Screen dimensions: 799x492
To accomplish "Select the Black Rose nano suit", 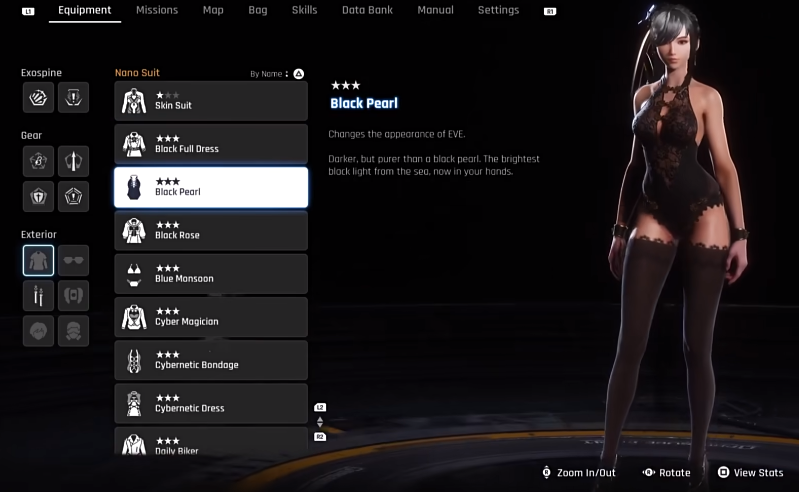I will [211, 230].
